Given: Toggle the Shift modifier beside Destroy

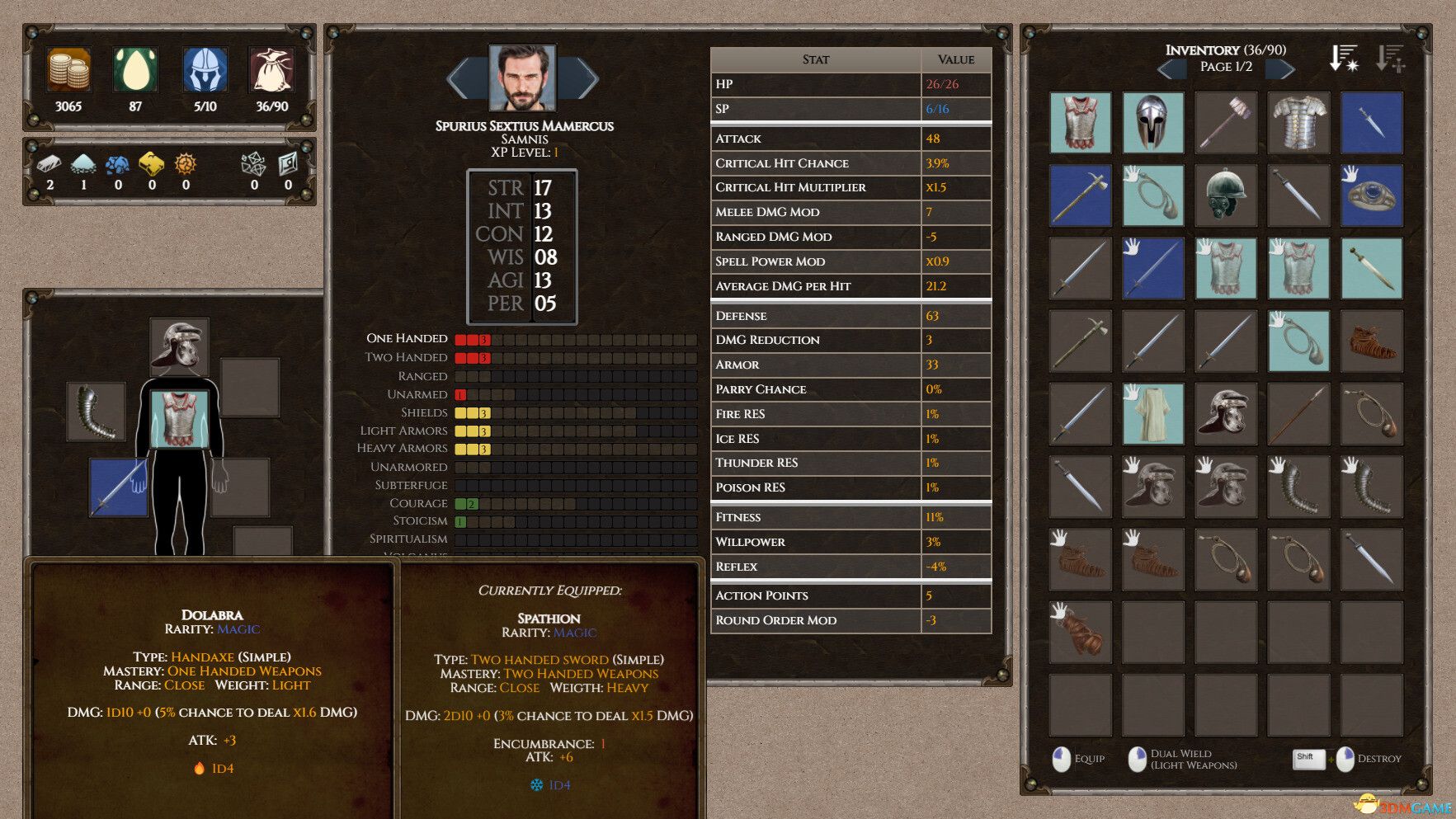Looking at the screenshot, I should [x=1308, y=760].
